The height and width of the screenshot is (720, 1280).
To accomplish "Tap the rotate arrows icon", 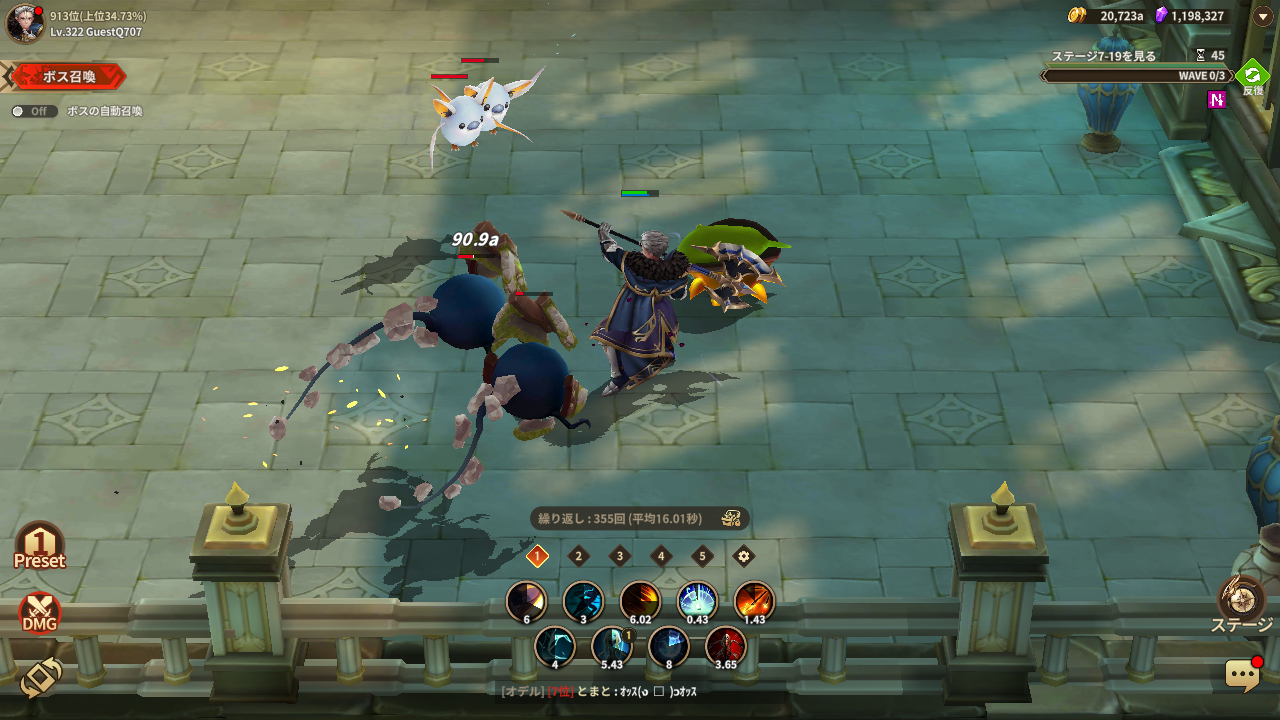I will [x=40, y=677].
